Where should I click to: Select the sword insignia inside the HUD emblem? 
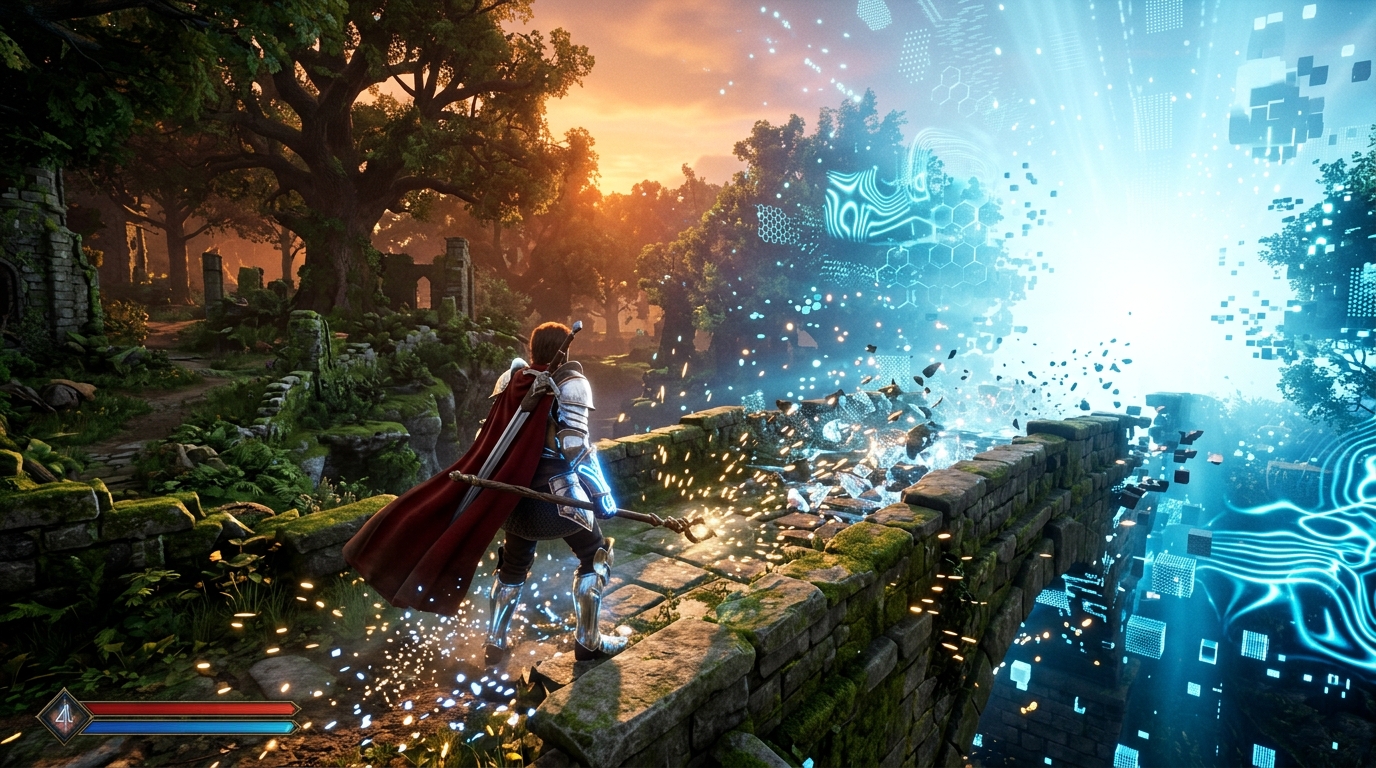click(65, 712)
